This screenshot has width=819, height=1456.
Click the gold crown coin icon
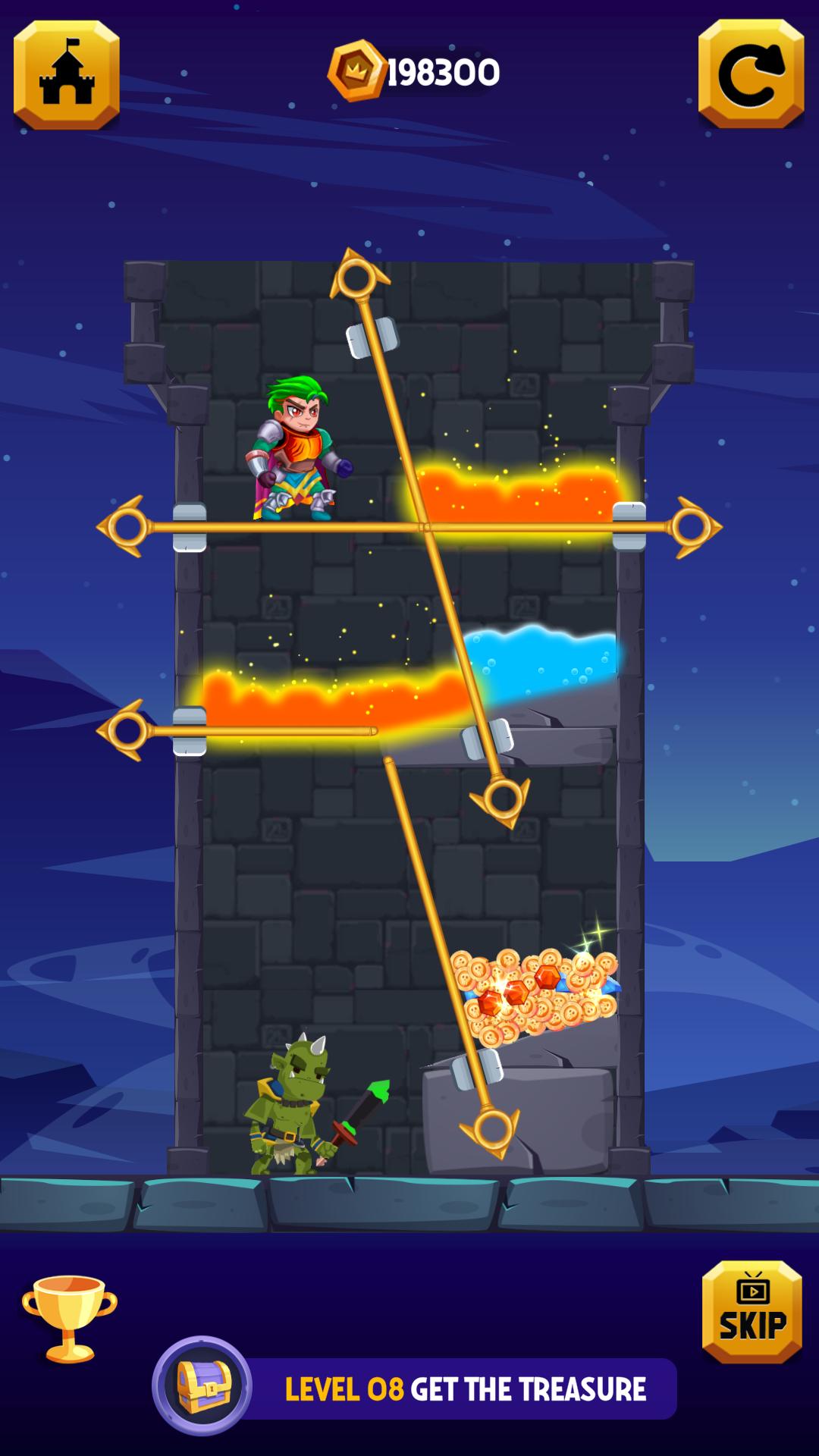coord(356,71)
